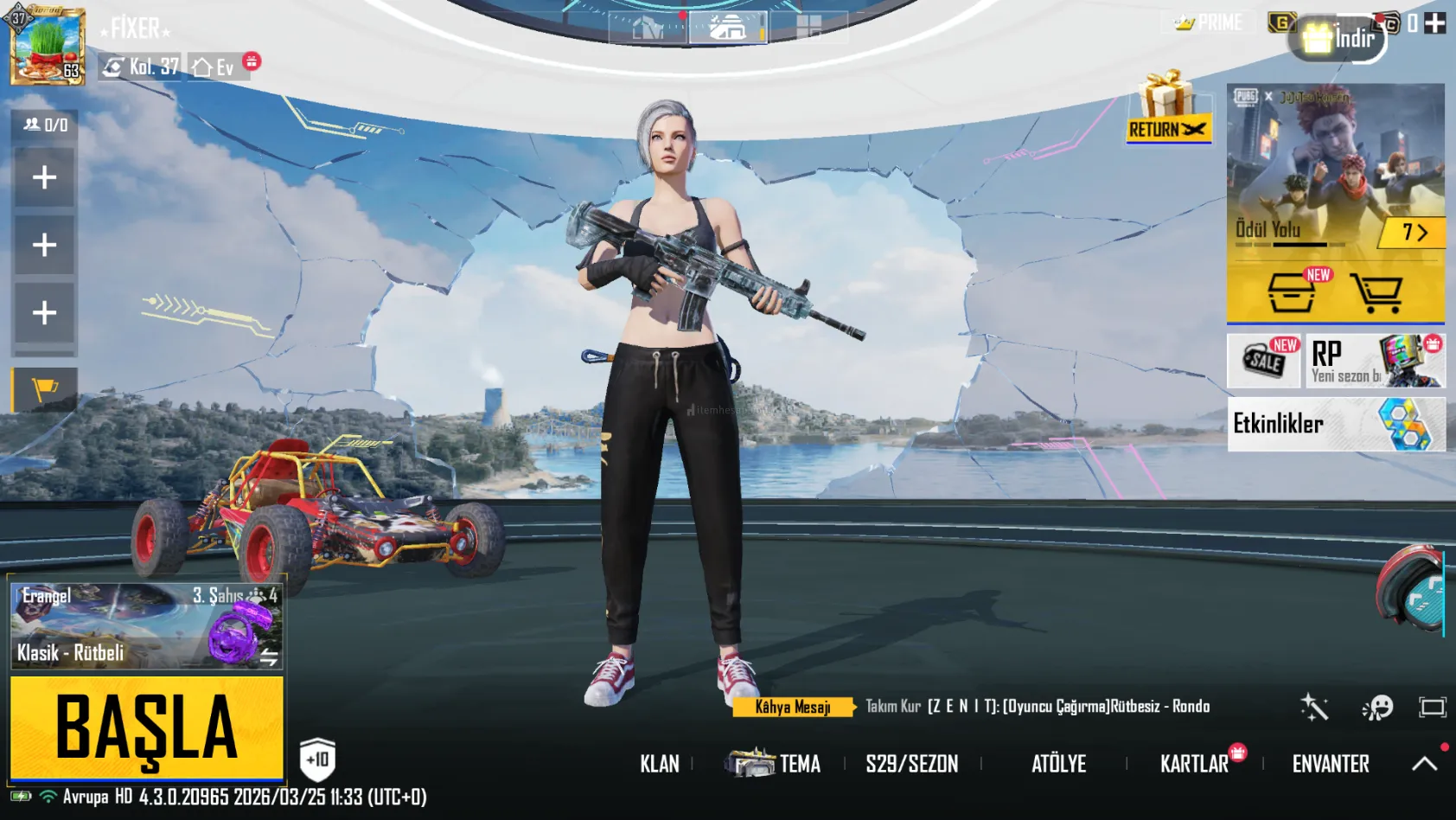Viewport: 1456px width, 820px height.
Task: Open the shopping cart store
Action: (1377, 293)
